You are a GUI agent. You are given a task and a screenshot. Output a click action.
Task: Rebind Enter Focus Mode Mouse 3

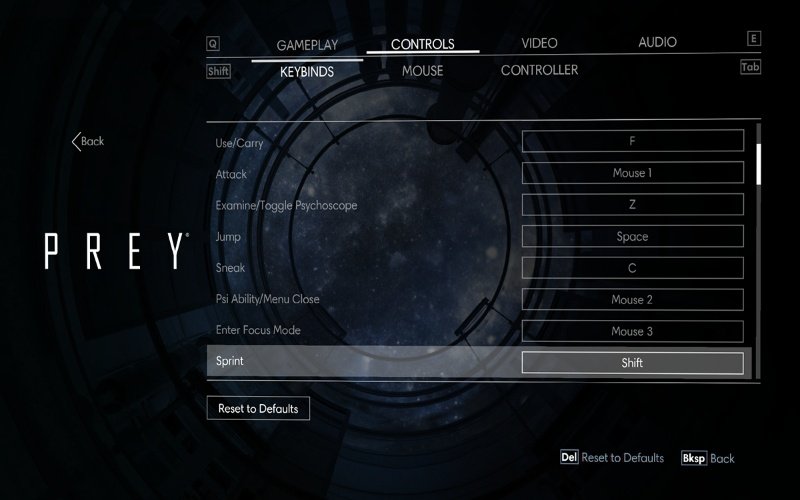pyautogui.click(x=632, y=331)
